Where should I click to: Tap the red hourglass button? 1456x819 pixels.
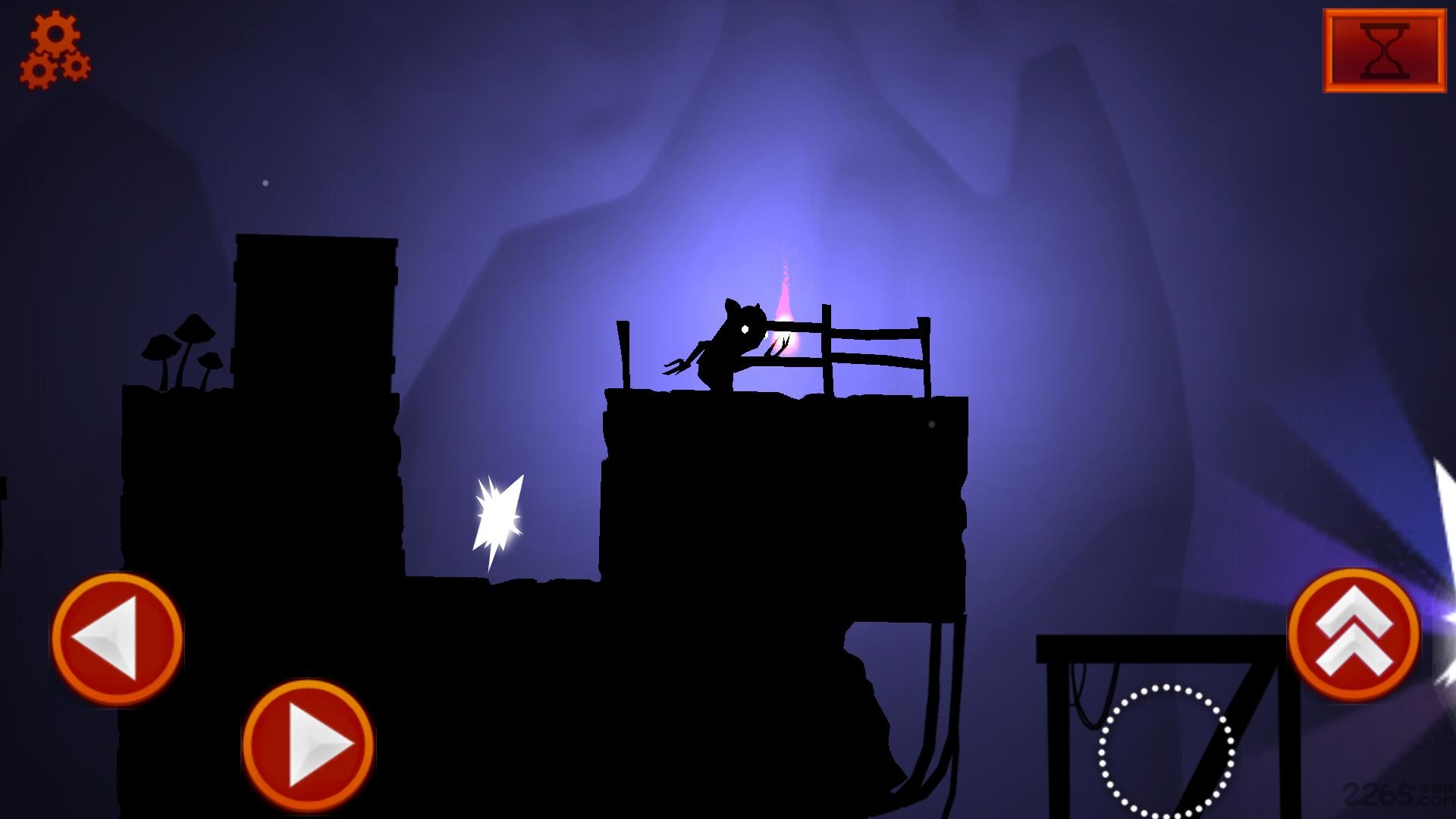(1384, 51)
